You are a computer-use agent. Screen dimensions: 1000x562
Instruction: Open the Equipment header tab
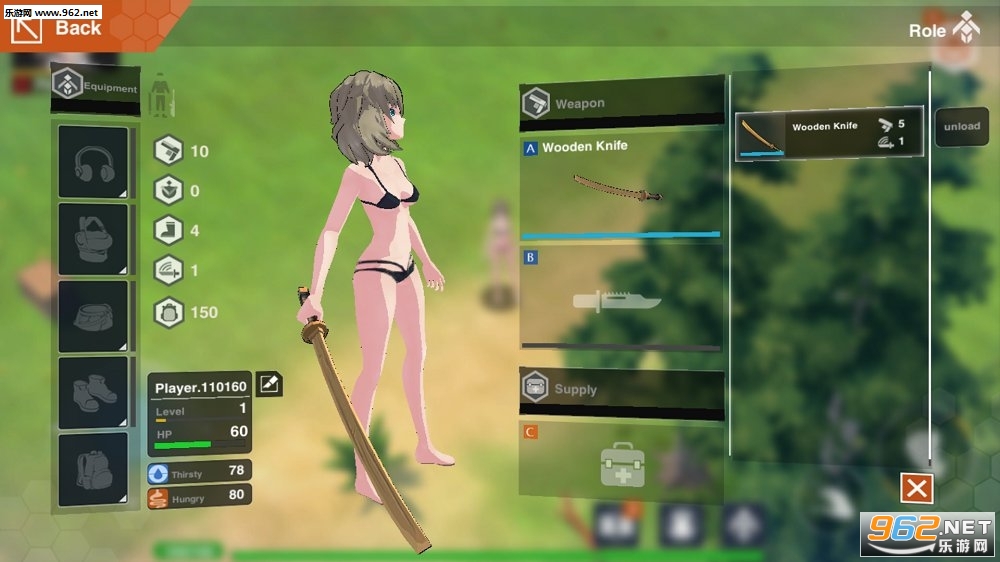(95, 88)
